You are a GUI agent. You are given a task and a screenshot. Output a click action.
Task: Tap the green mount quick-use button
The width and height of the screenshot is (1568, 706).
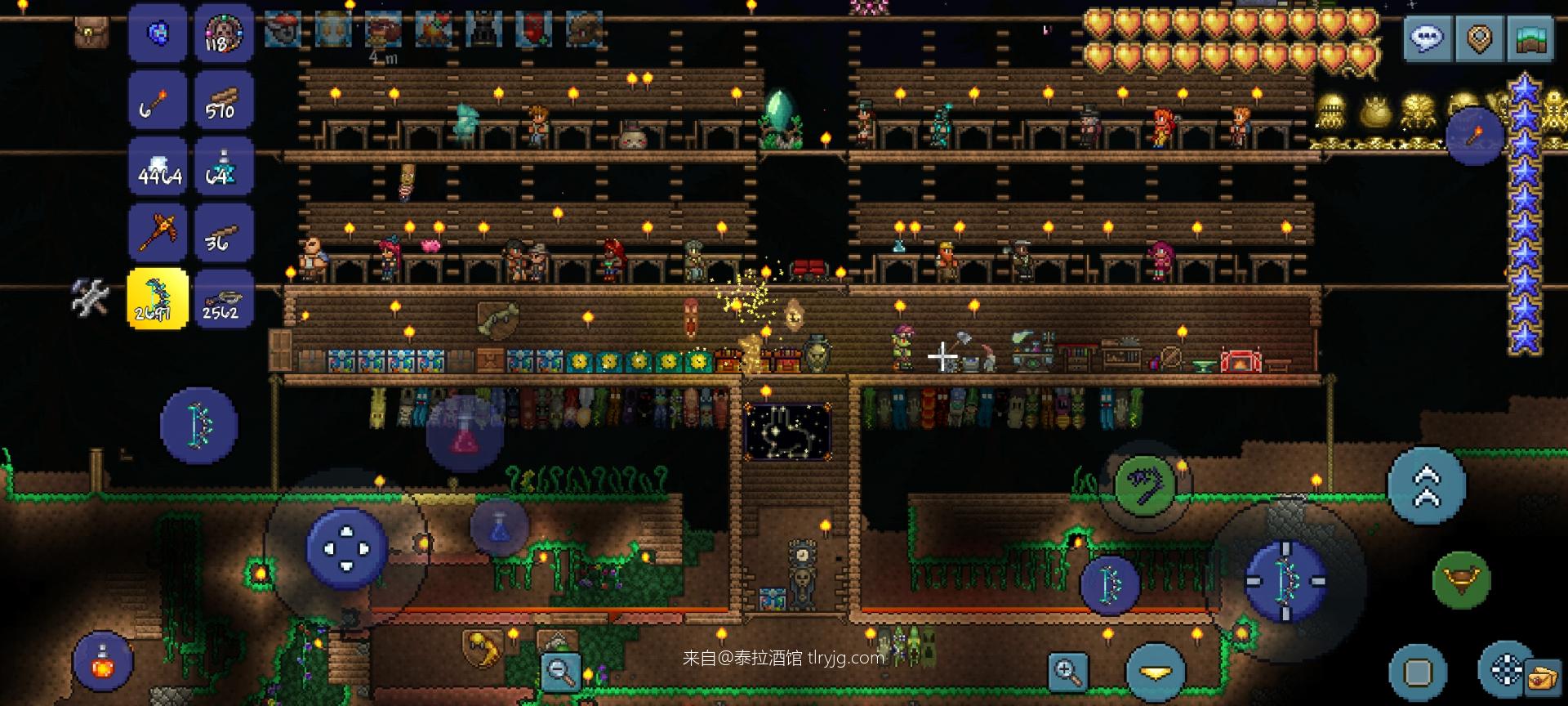click(1461, 580)
